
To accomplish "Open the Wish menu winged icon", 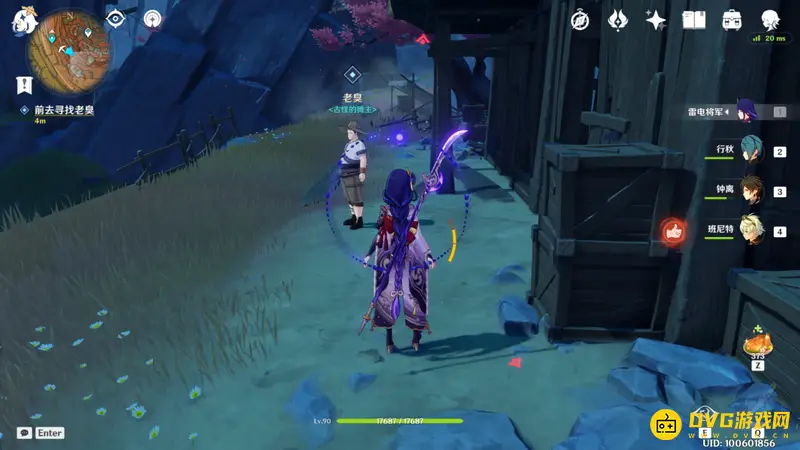I will (x=617, y=20).
